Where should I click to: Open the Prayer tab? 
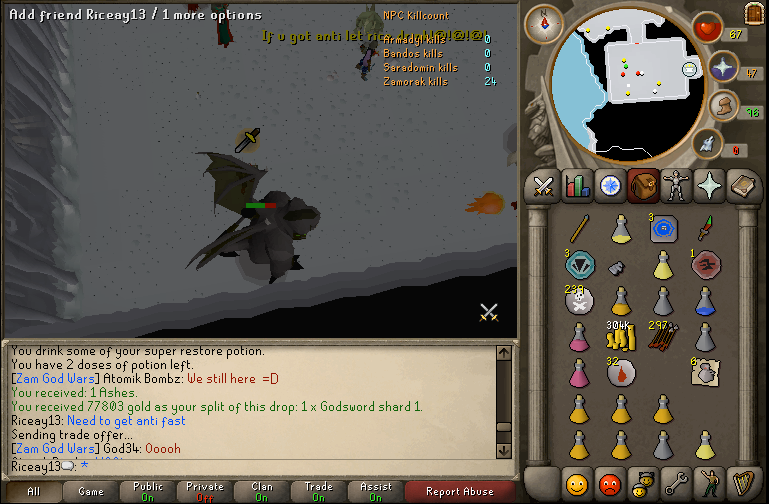pyautogui.click(x=710, y=185)
